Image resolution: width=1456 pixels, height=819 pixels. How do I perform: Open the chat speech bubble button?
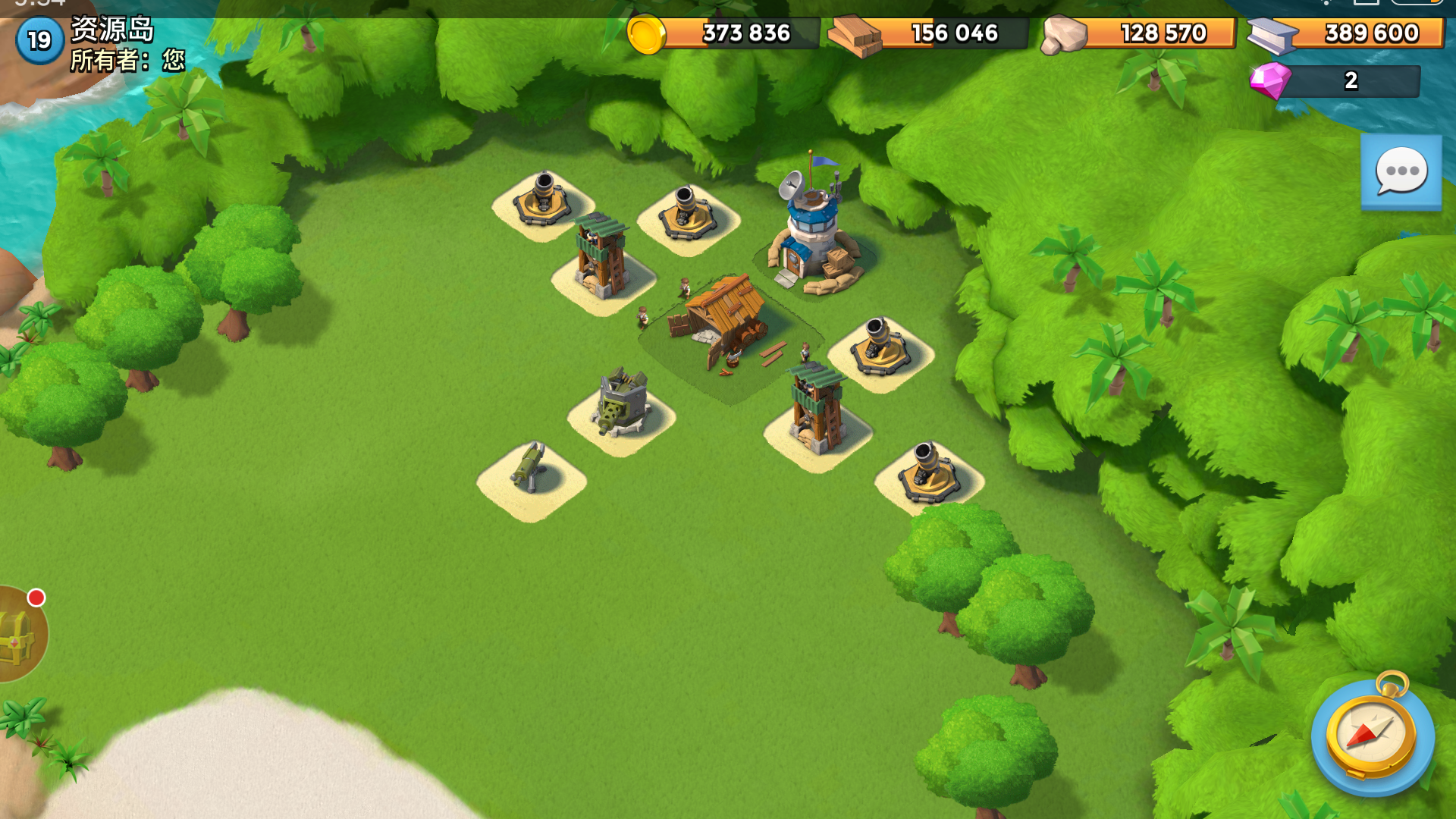[1401, 171]
